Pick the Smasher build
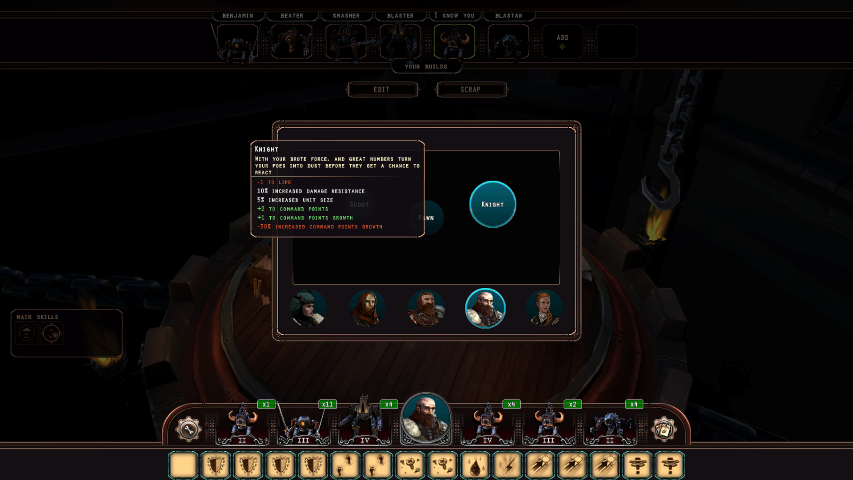The height and width of the screenshot is (480, 853). pos(346,42)
